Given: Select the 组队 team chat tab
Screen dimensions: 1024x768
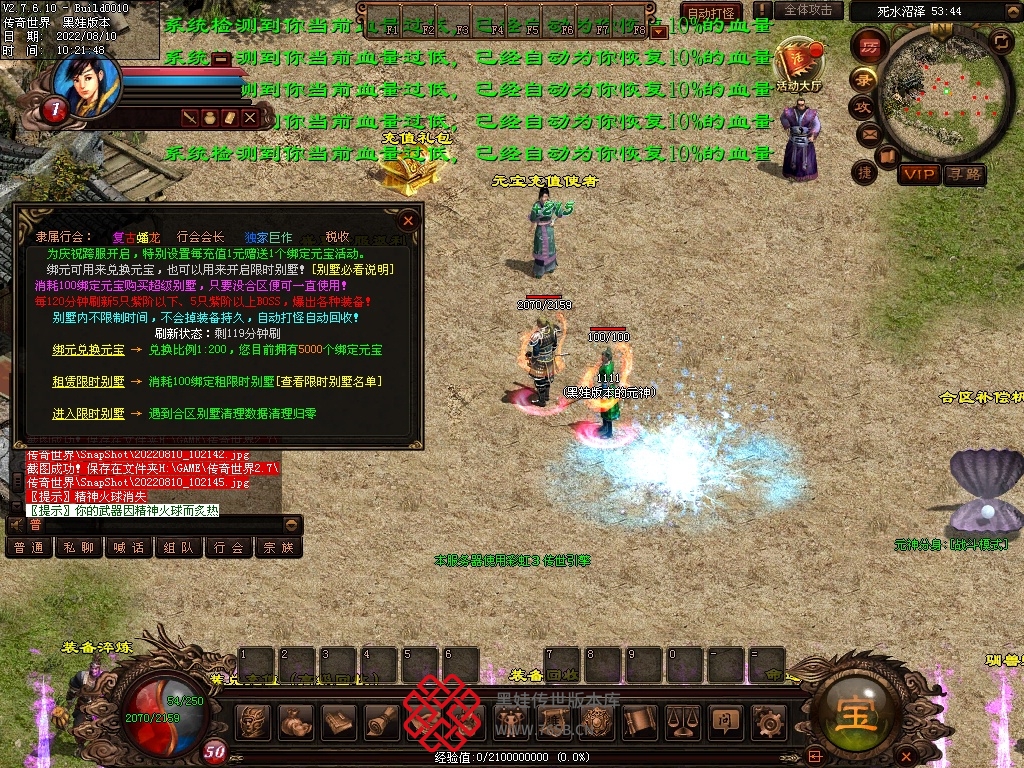Looking at the screenshot, I should click(179, 548).
